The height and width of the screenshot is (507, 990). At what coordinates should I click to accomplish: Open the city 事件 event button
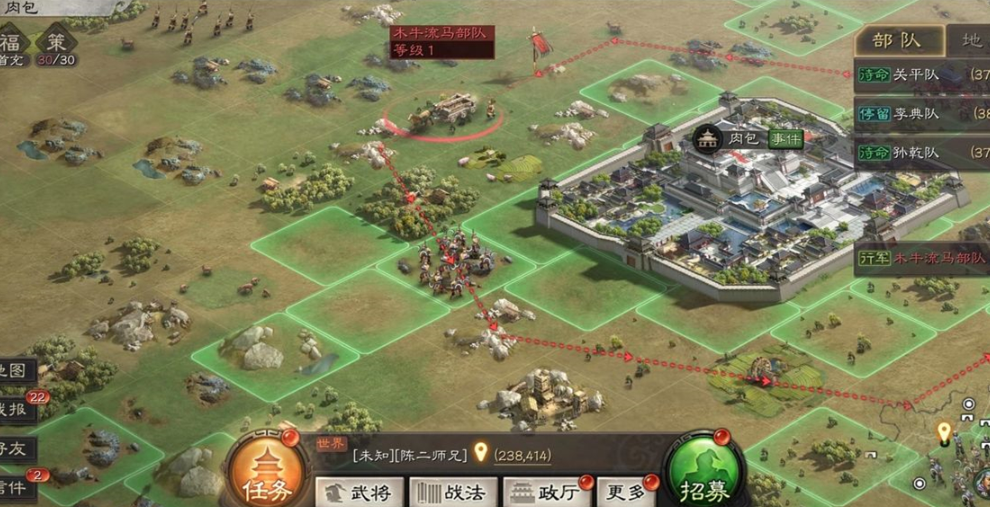pos(786,139)
